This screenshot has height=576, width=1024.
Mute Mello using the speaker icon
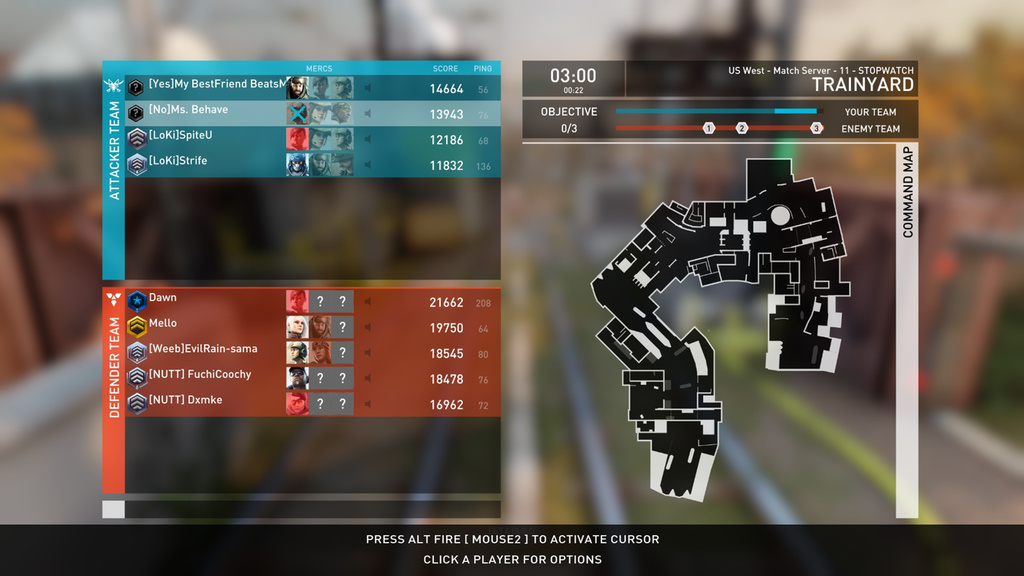tap(367, 327)
